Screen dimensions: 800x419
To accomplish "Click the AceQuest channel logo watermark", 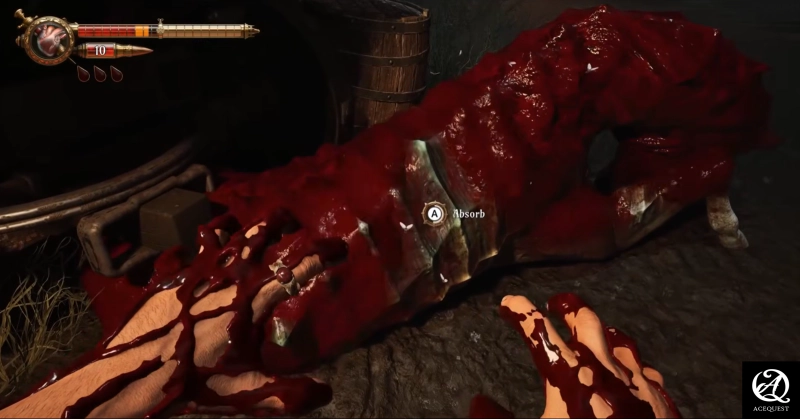I will (x=769, y=388).
